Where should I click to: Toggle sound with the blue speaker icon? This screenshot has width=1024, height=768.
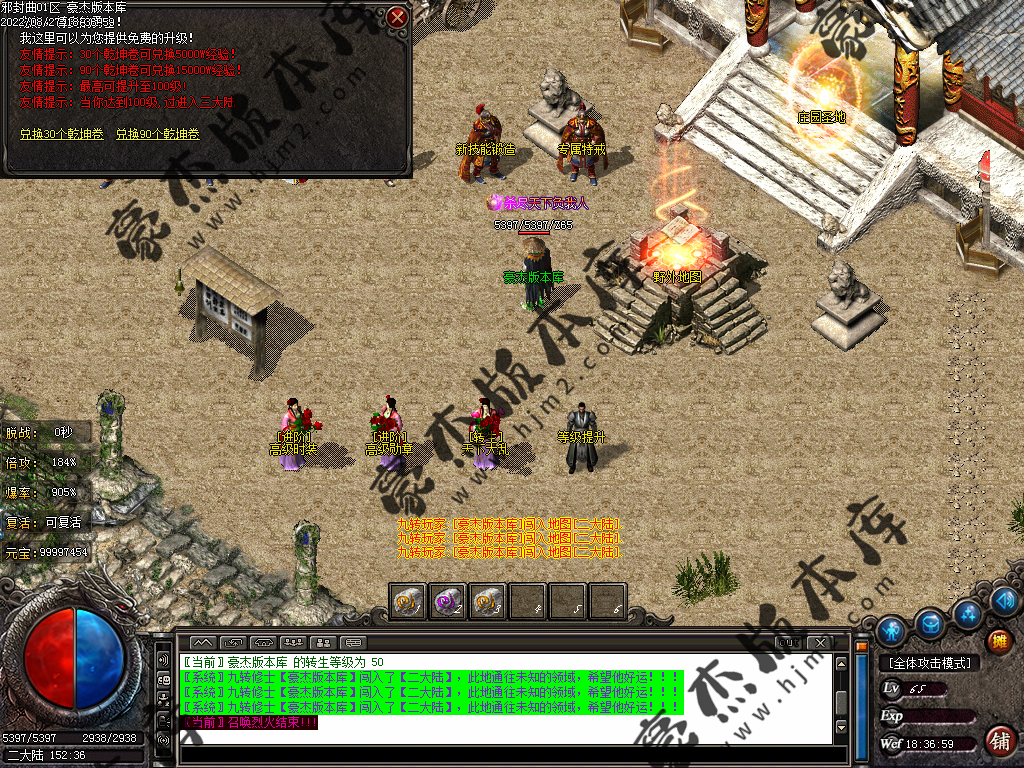[1004, 600]
